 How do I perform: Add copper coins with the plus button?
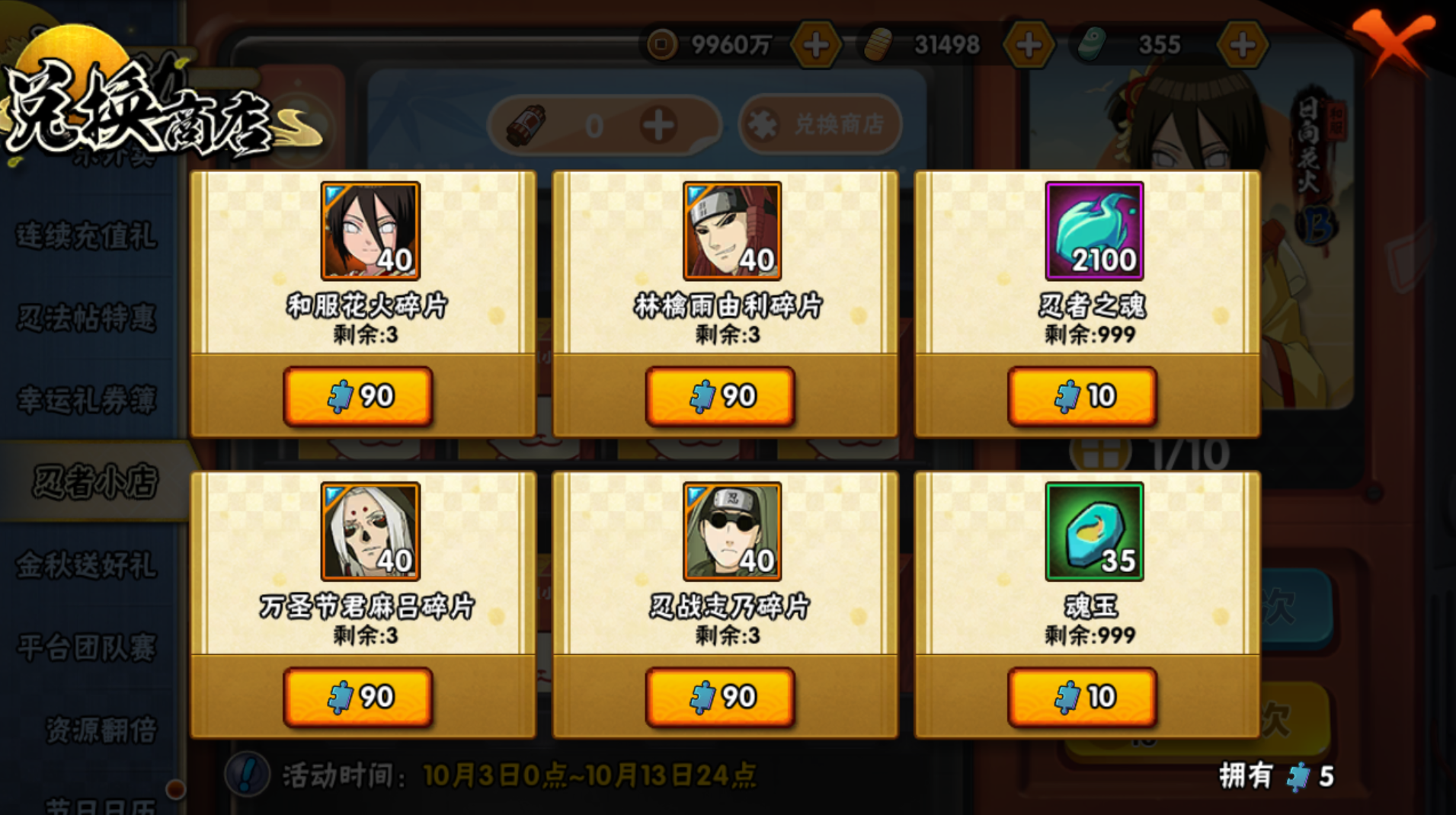(816, 46)
